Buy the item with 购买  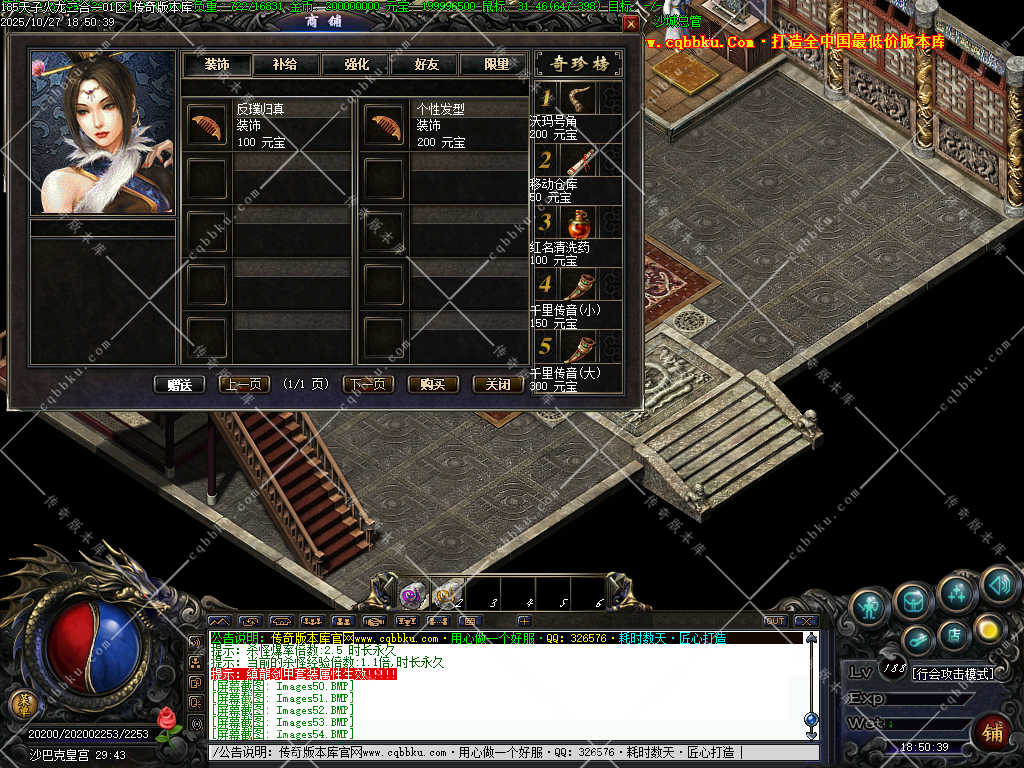(x=433, y=384)
